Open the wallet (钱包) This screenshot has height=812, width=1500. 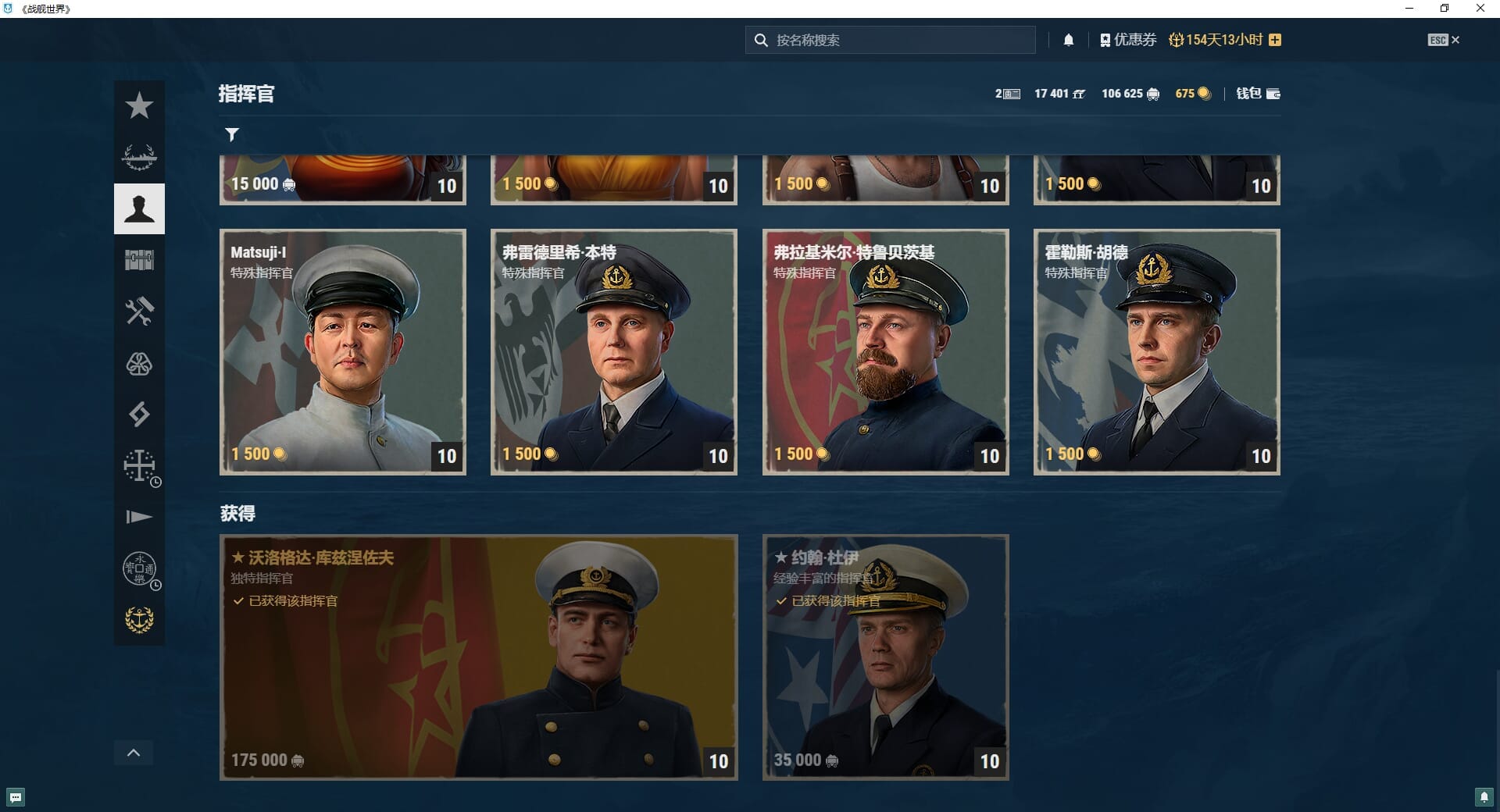tap(1258, 94)
